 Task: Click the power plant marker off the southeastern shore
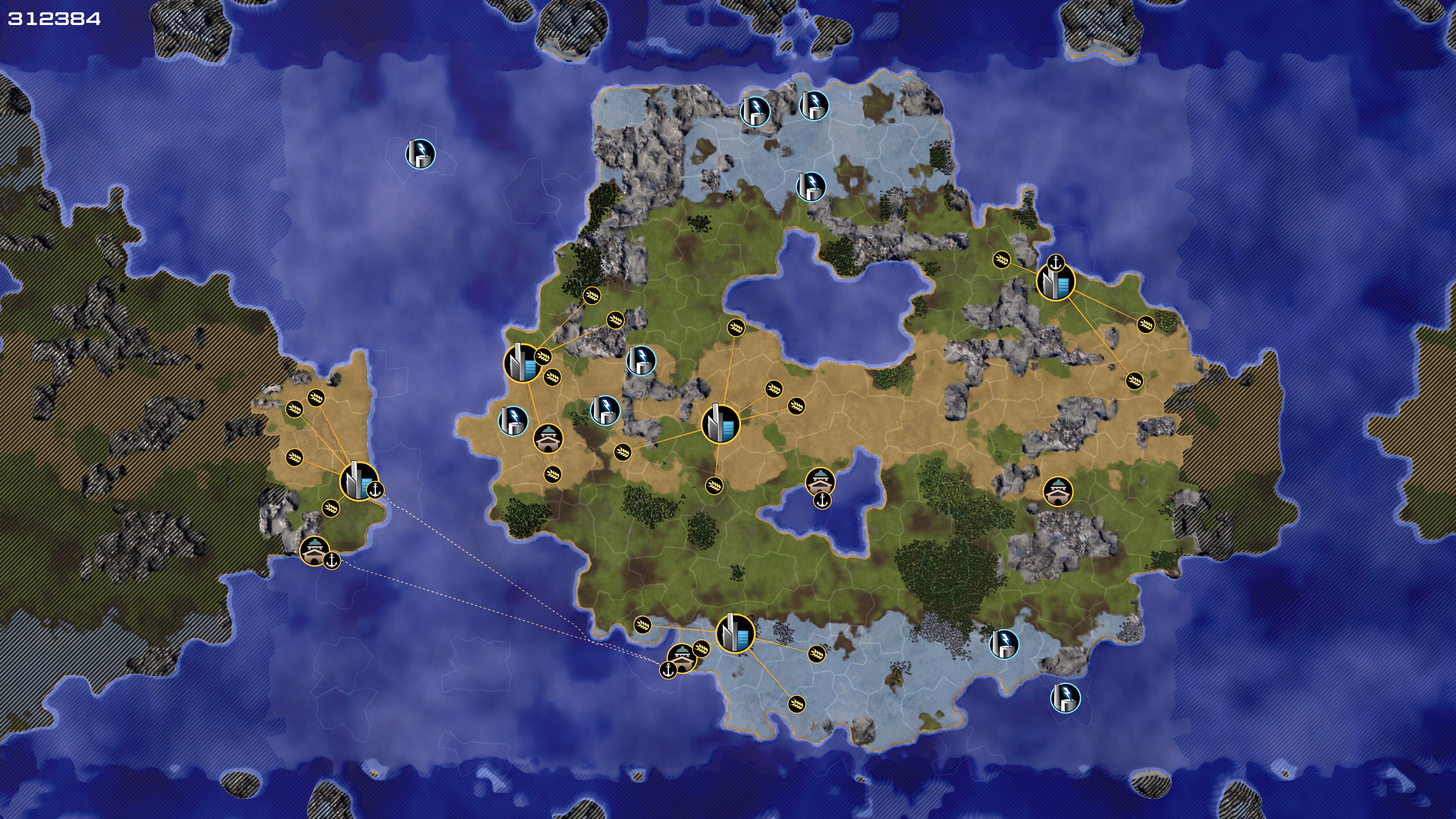(1065, 698)
